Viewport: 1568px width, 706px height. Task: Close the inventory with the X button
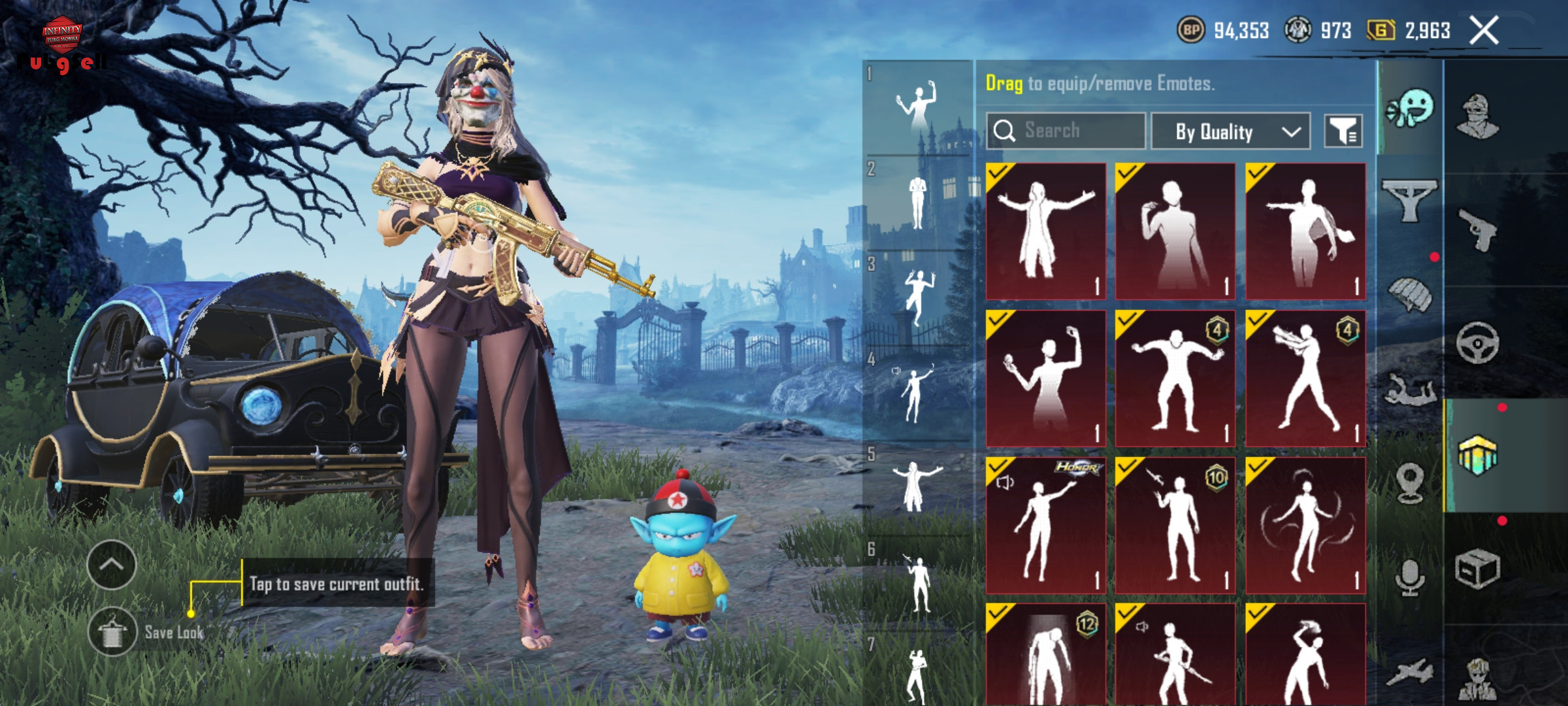click(1484, 31)
